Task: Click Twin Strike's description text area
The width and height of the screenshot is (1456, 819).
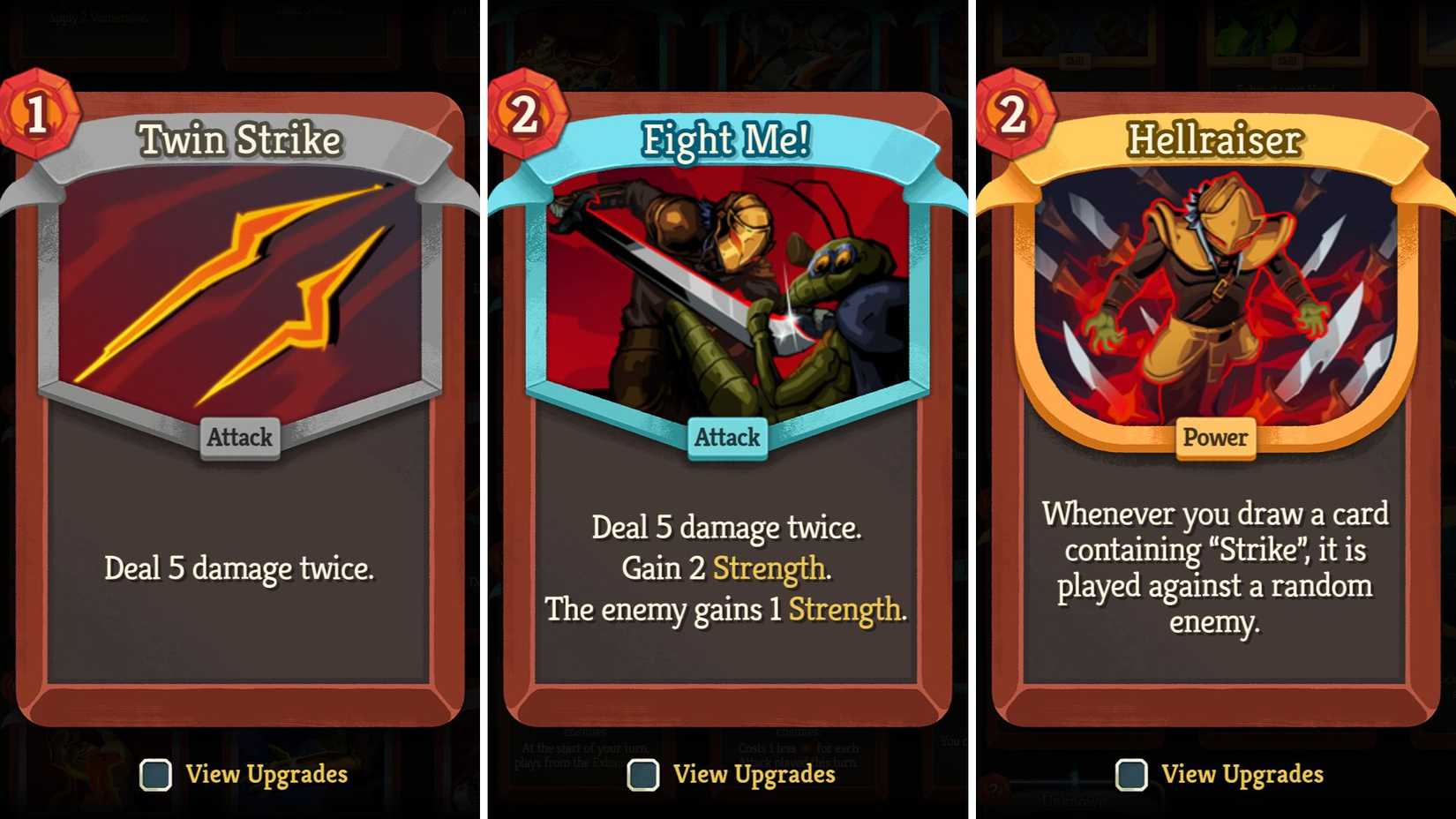Action: [239, 568]
